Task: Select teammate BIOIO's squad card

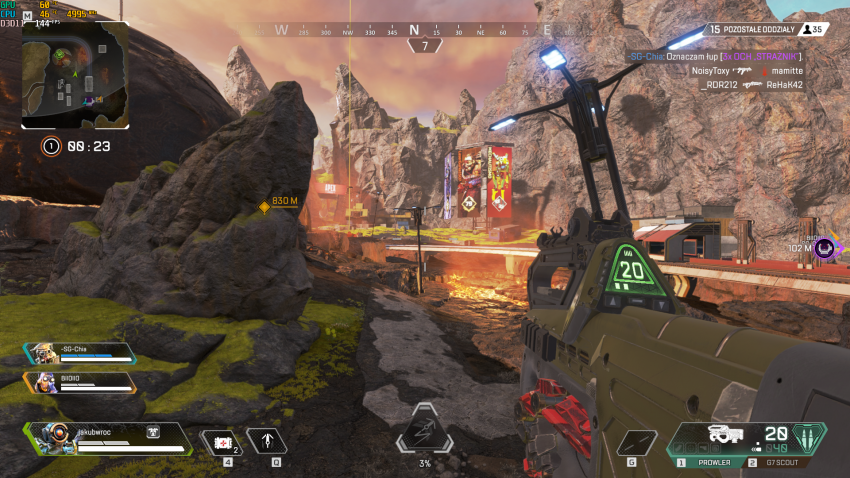Action: click(x=80, y=382)
